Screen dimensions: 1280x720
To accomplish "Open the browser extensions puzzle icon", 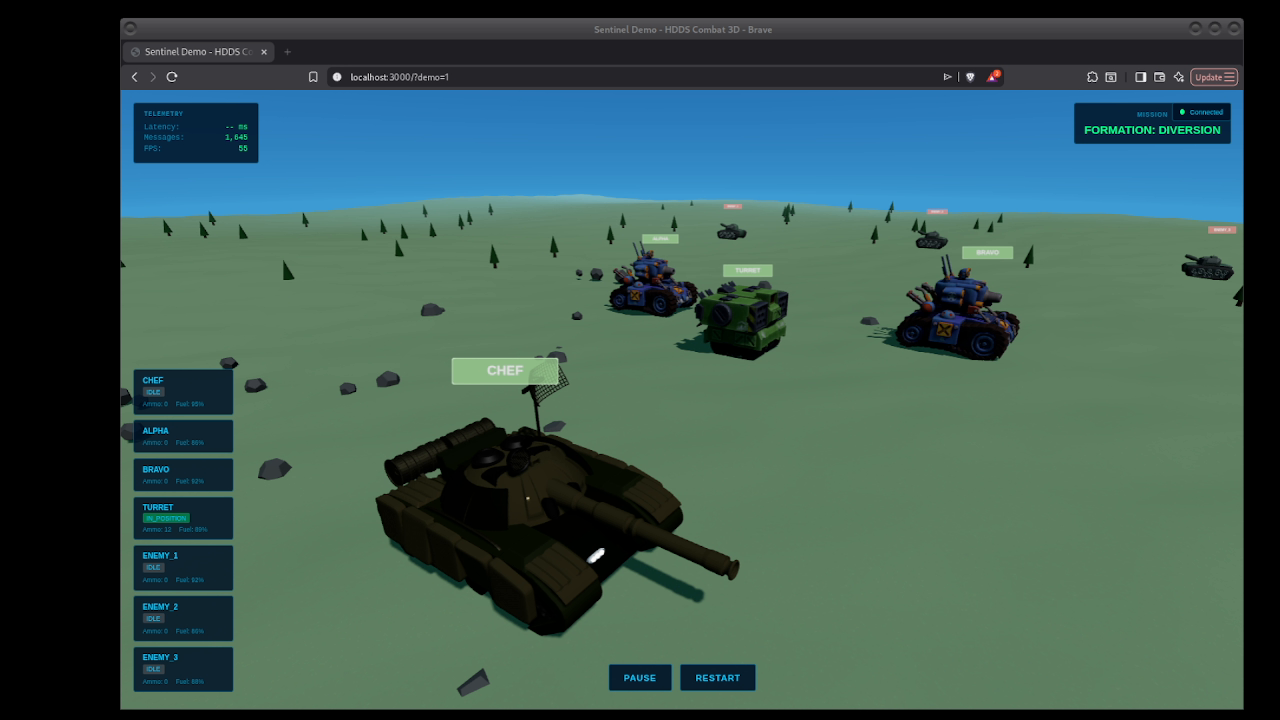I will tap(1092, 76).
